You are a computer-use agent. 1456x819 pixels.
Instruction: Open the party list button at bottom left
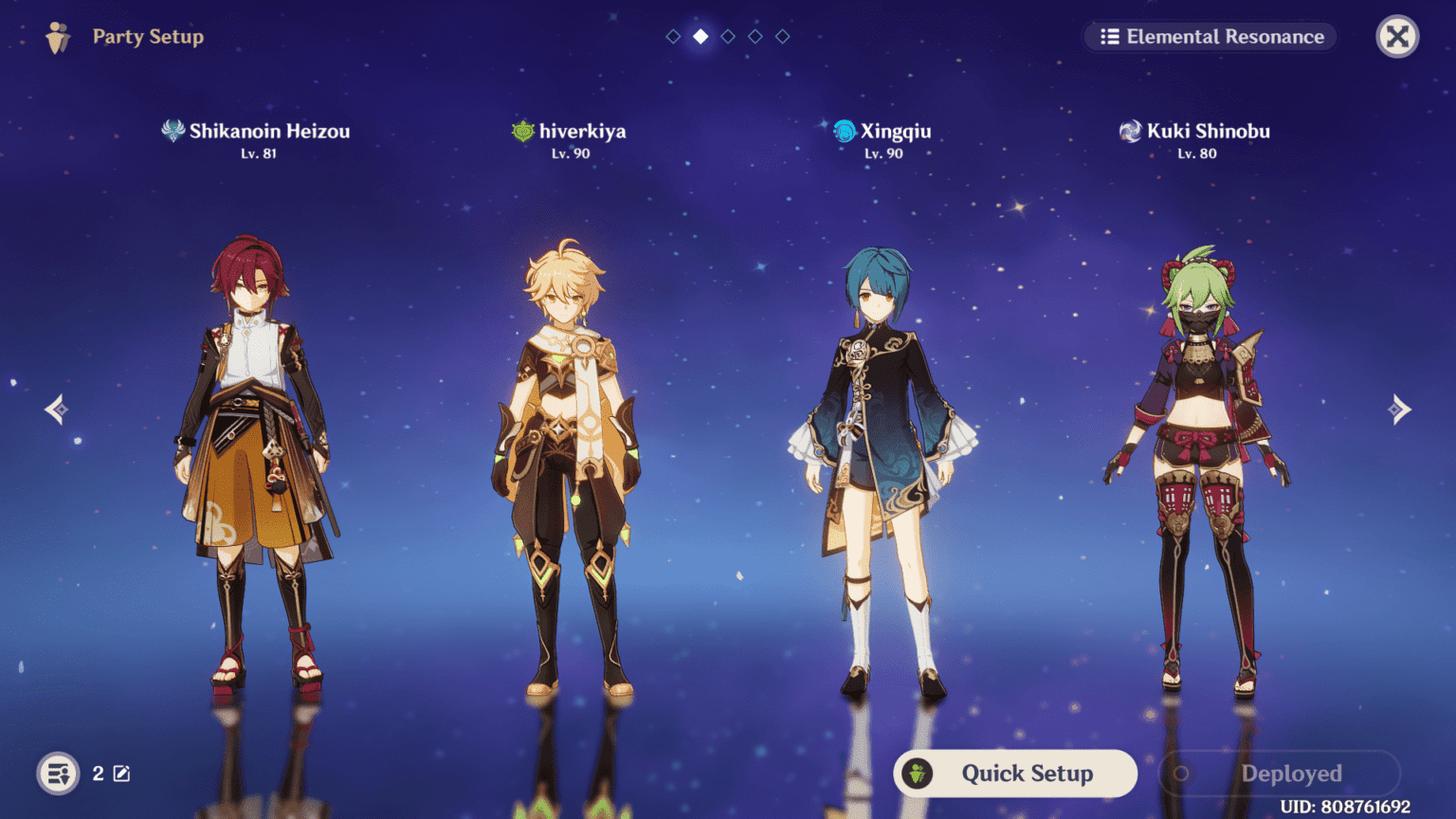tap(58, 773)
